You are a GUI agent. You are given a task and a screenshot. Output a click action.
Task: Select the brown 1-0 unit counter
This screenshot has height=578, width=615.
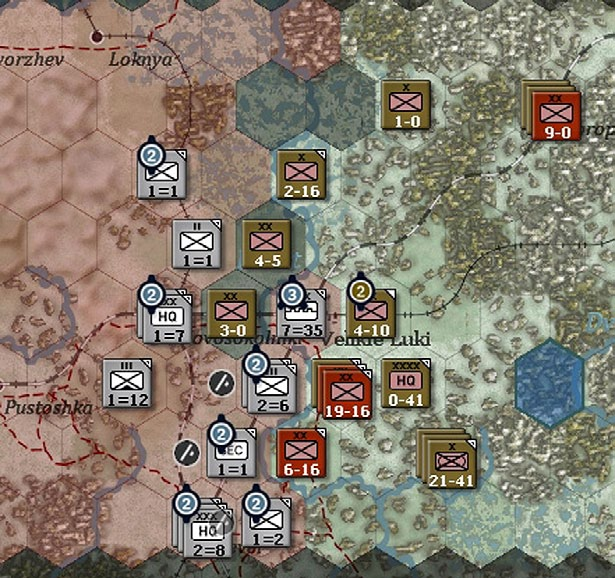tap(406, 106)
